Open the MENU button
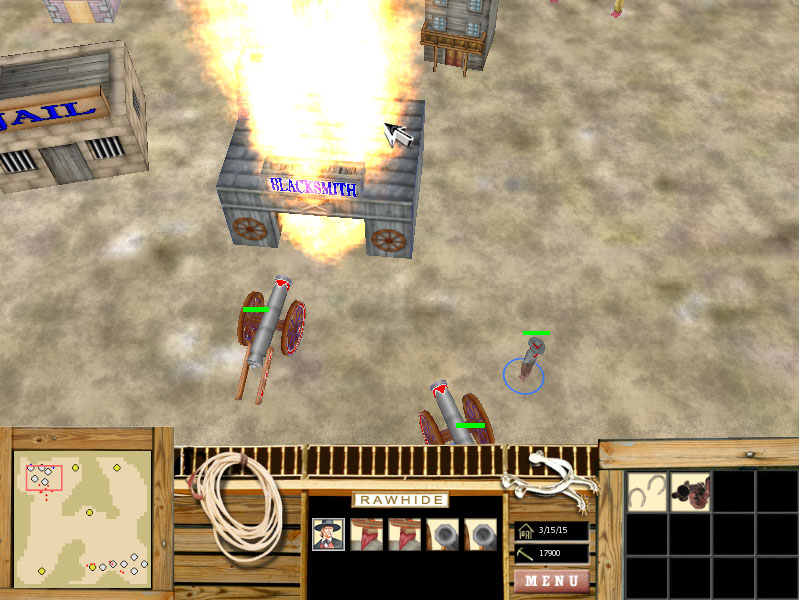The width and height of the screenshot is (799, 600). click(550, 580)
